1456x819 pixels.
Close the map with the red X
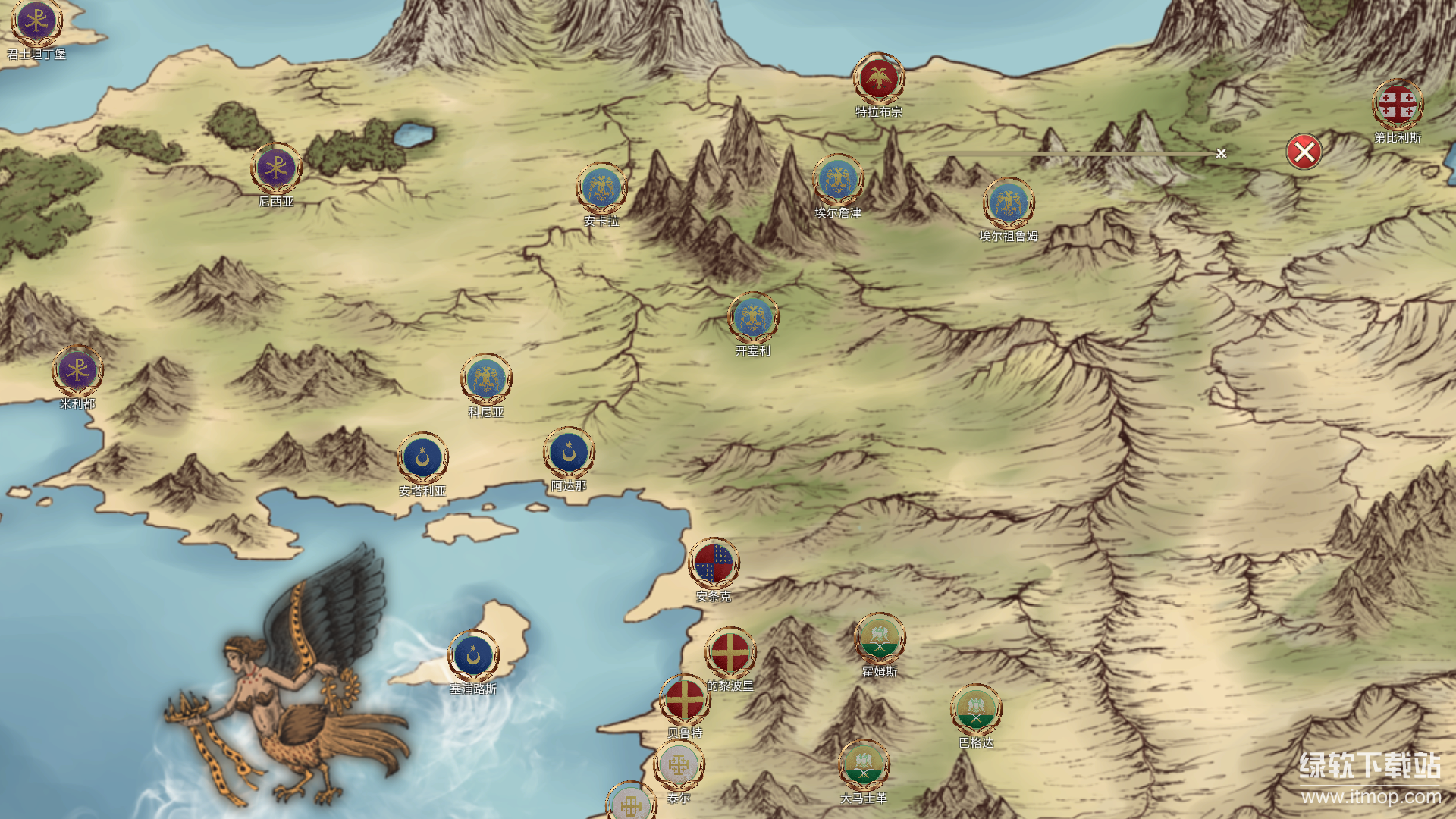point(1304,152)
